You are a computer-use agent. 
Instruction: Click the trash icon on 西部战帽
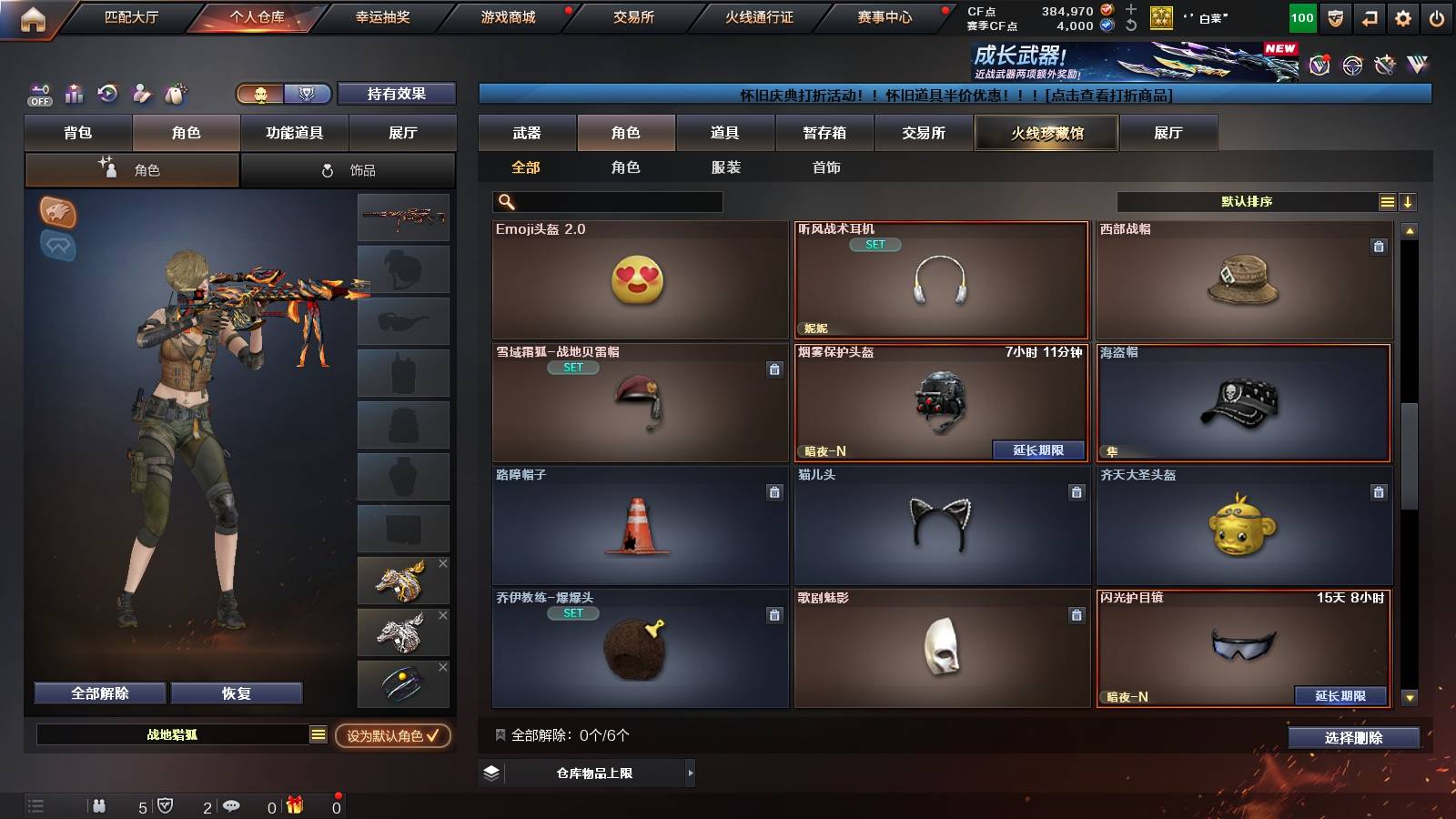click(x=1380, y=246)
